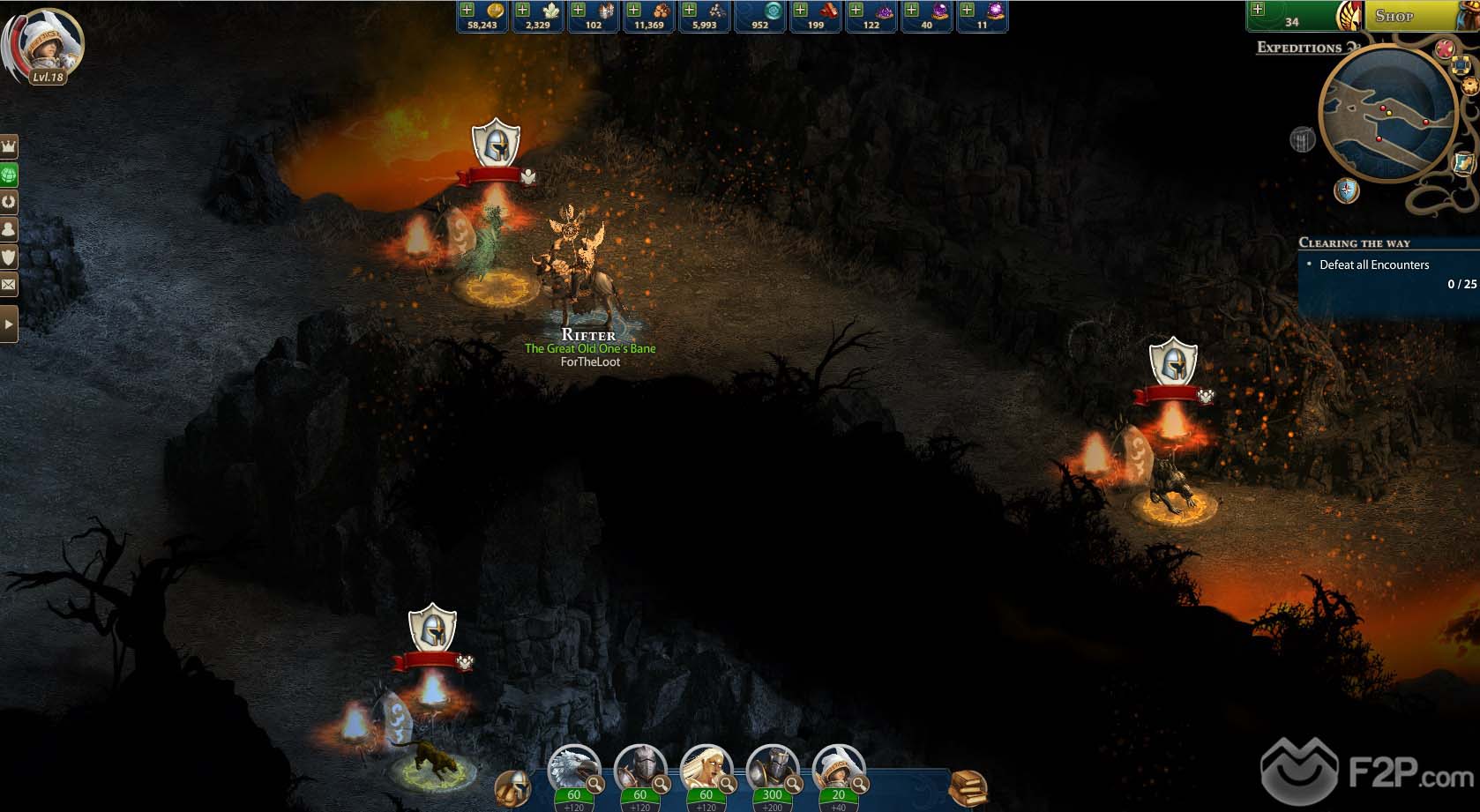This screenshot has width=1480, height=812.
Task: Open the stacked books icon
Action: click(968, 787)
